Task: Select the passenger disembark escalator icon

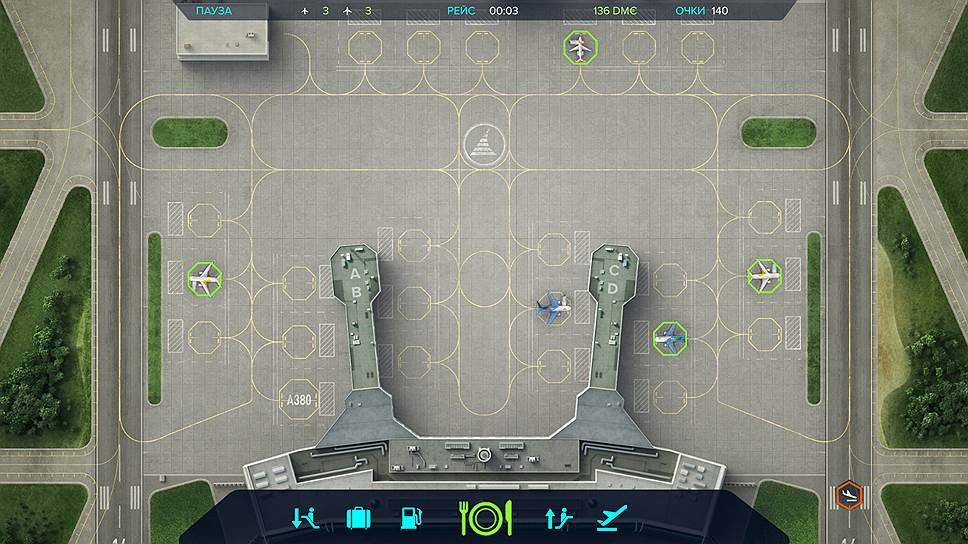Action: point(305,517)
